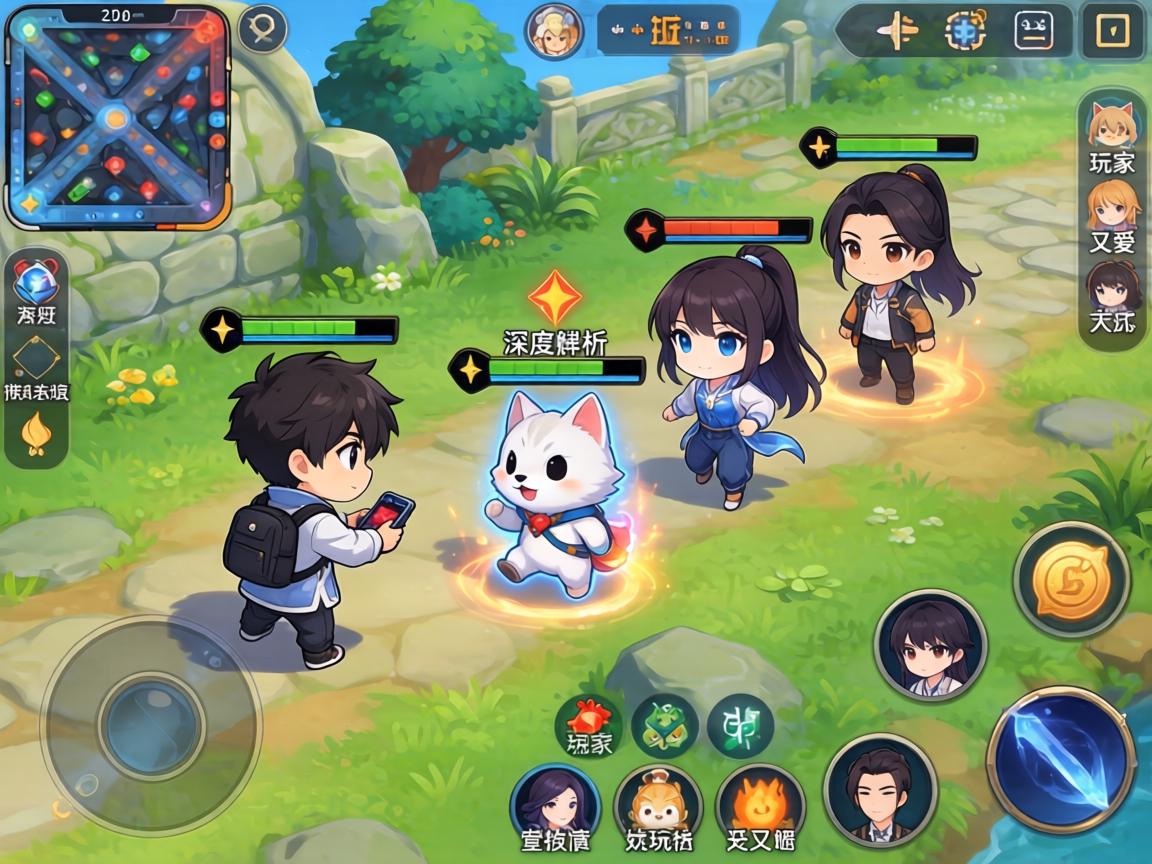The image size is (1152, 864).
Task: Open the player avatar portrait at top center
Action: (555, 30)
